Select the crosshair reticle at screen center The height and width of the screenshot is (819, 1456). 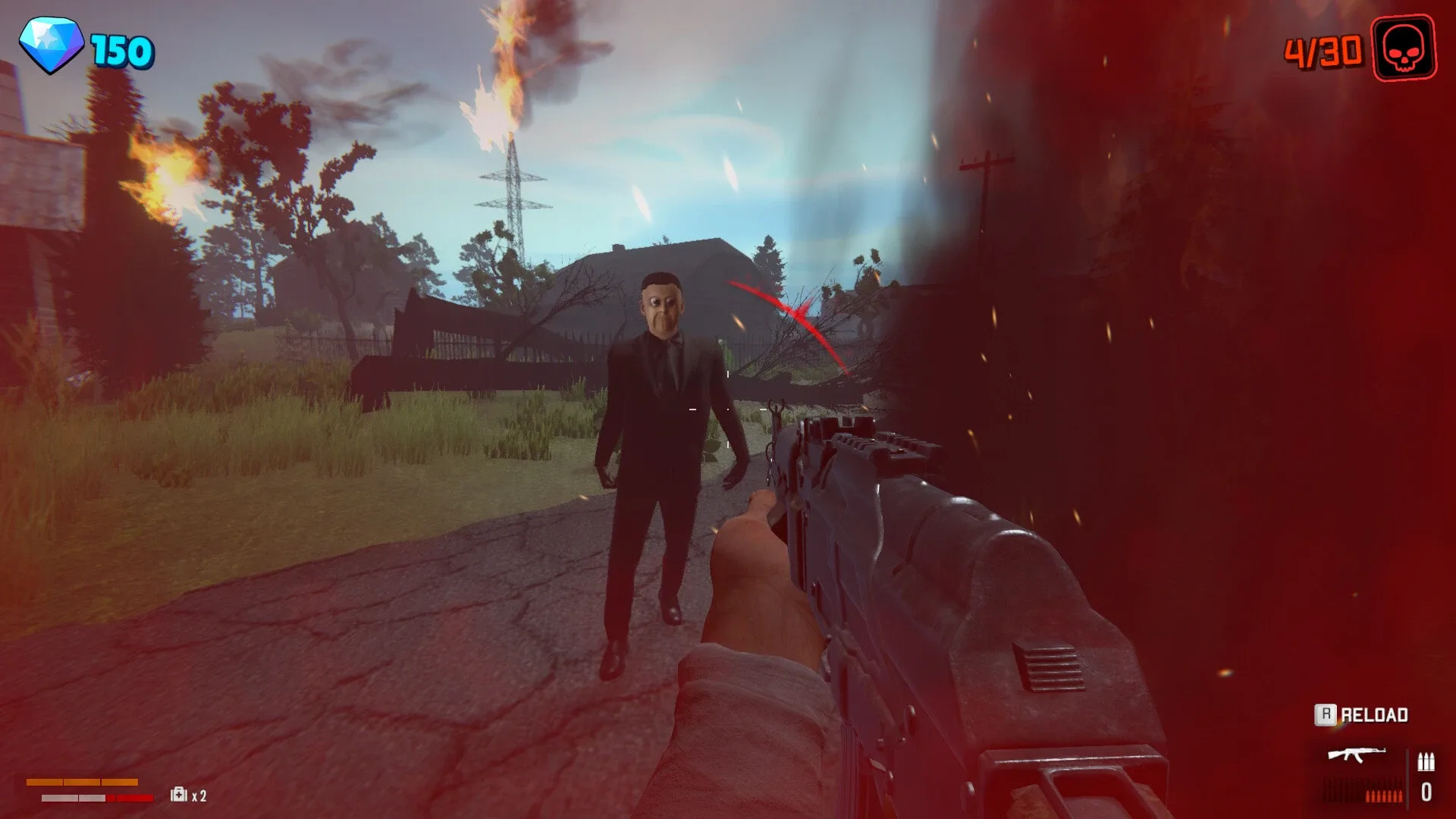pos(728,409)
